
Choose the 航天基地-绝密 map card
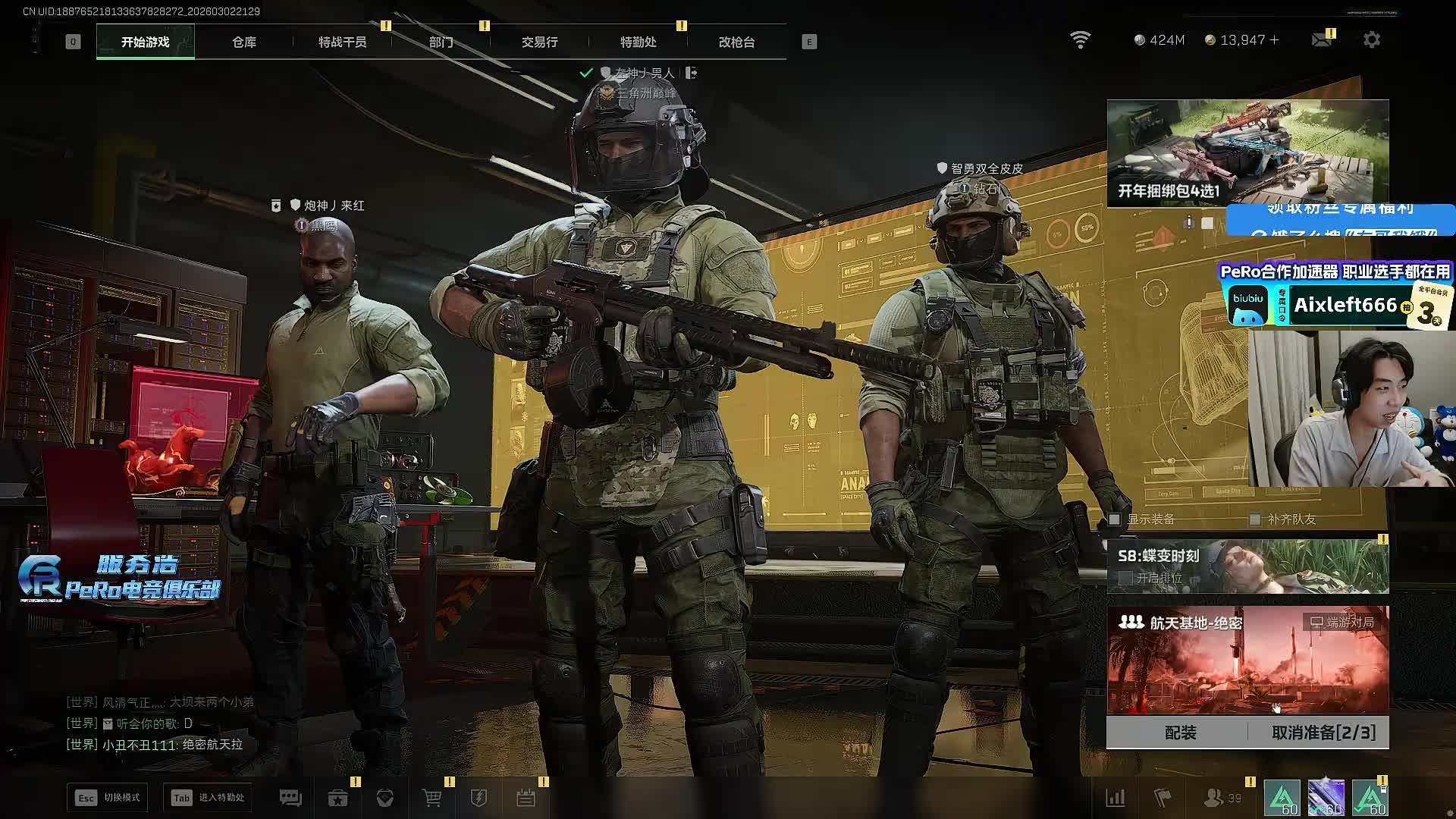[x=1247, y=660]
